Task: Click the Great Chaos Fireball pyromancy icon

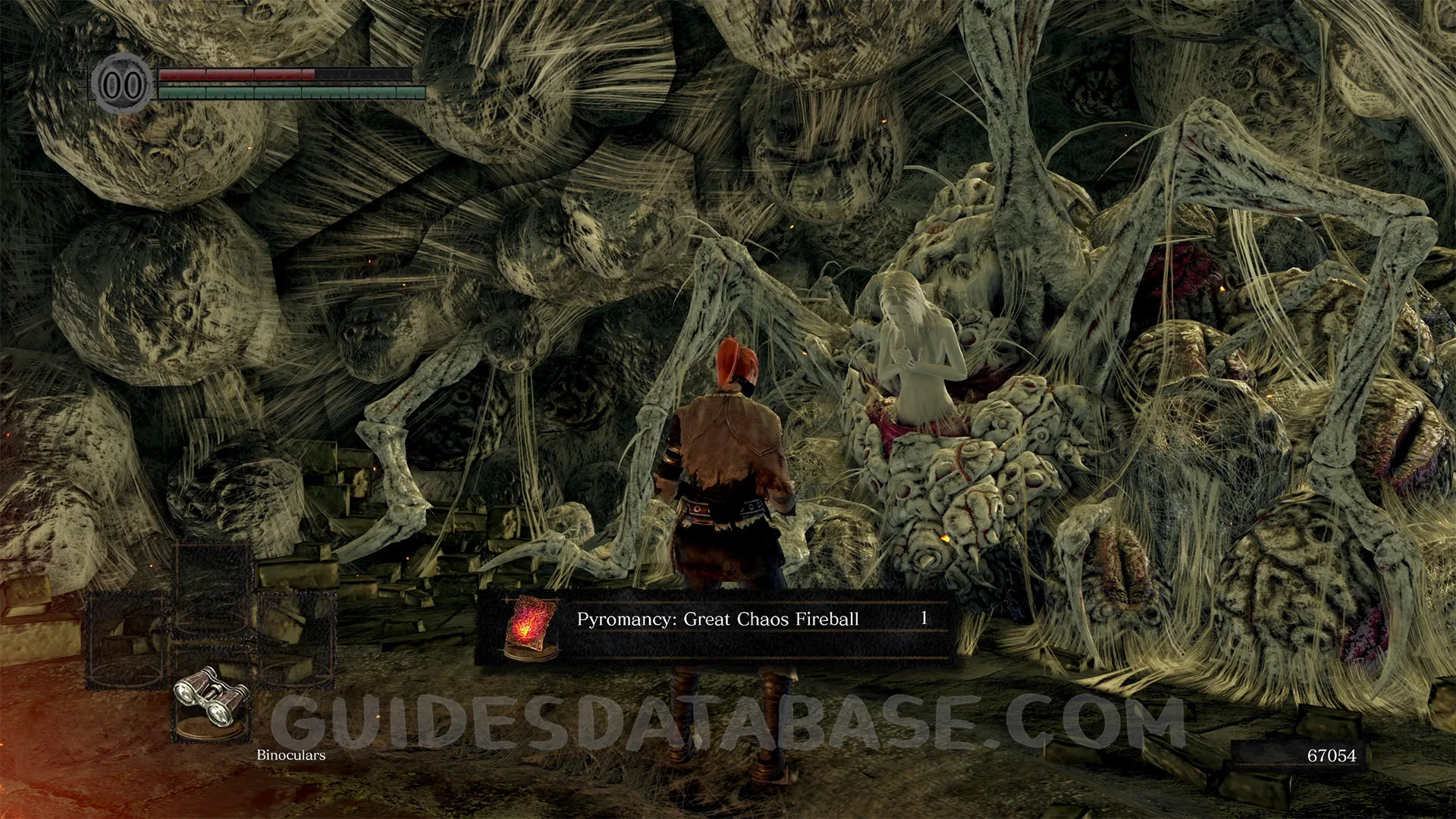Action: (530, 628)
